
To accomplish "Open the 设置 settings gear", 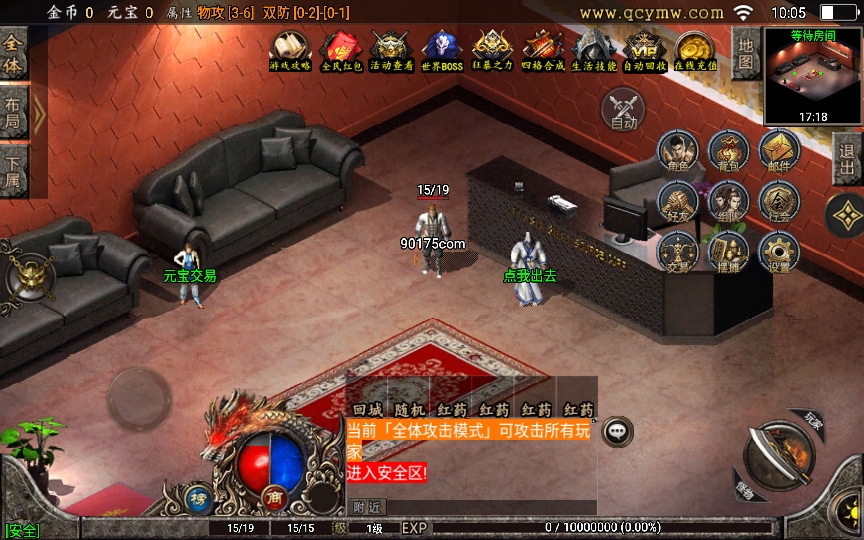I will [x=779, y=253].
